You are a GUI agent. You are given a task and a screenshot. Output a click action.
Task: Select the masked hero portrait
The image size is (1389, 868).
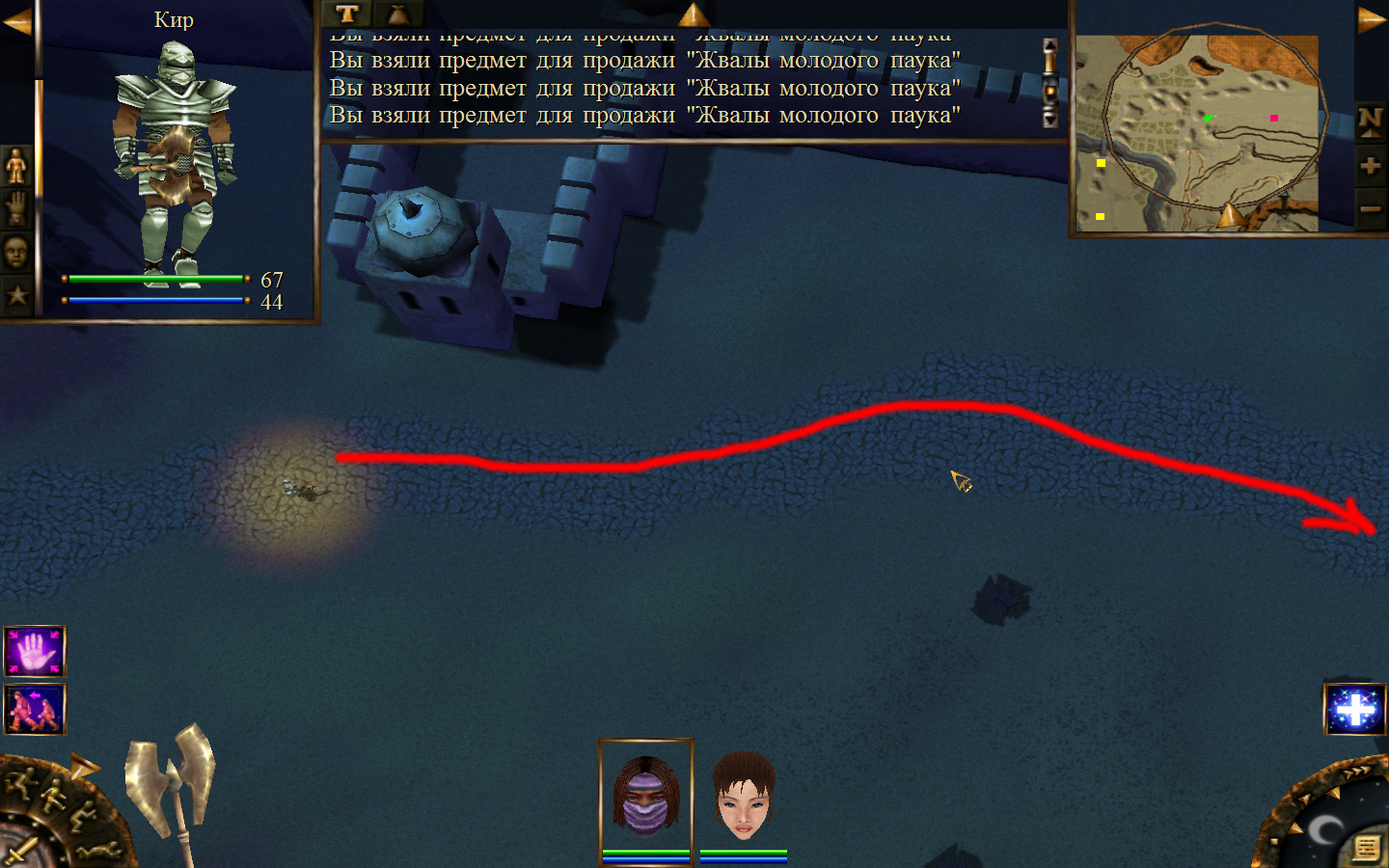tap(646, 797)
